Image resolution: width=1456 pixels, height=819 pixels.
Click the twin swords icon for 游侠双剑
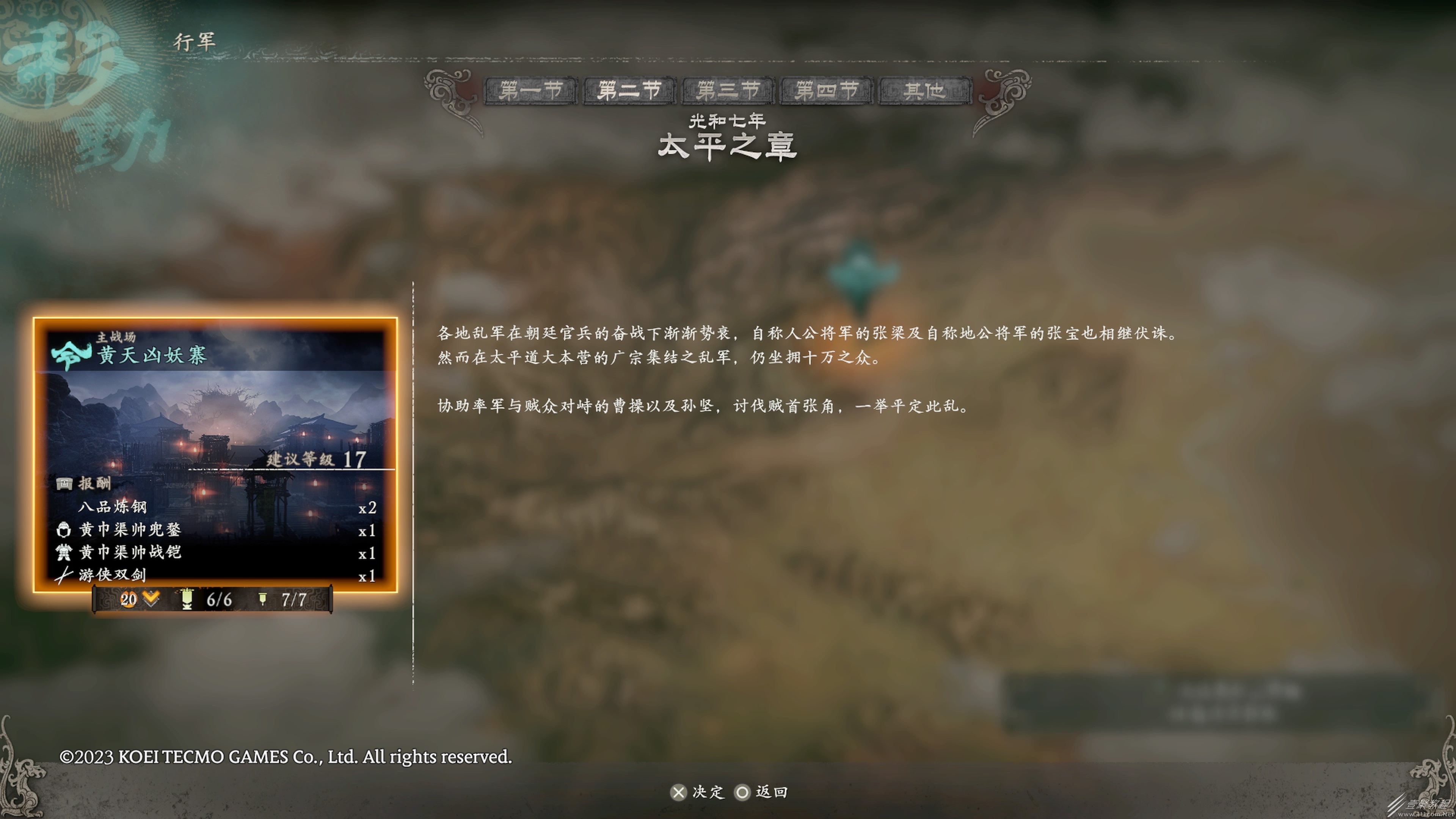click(x=64, y=576)
